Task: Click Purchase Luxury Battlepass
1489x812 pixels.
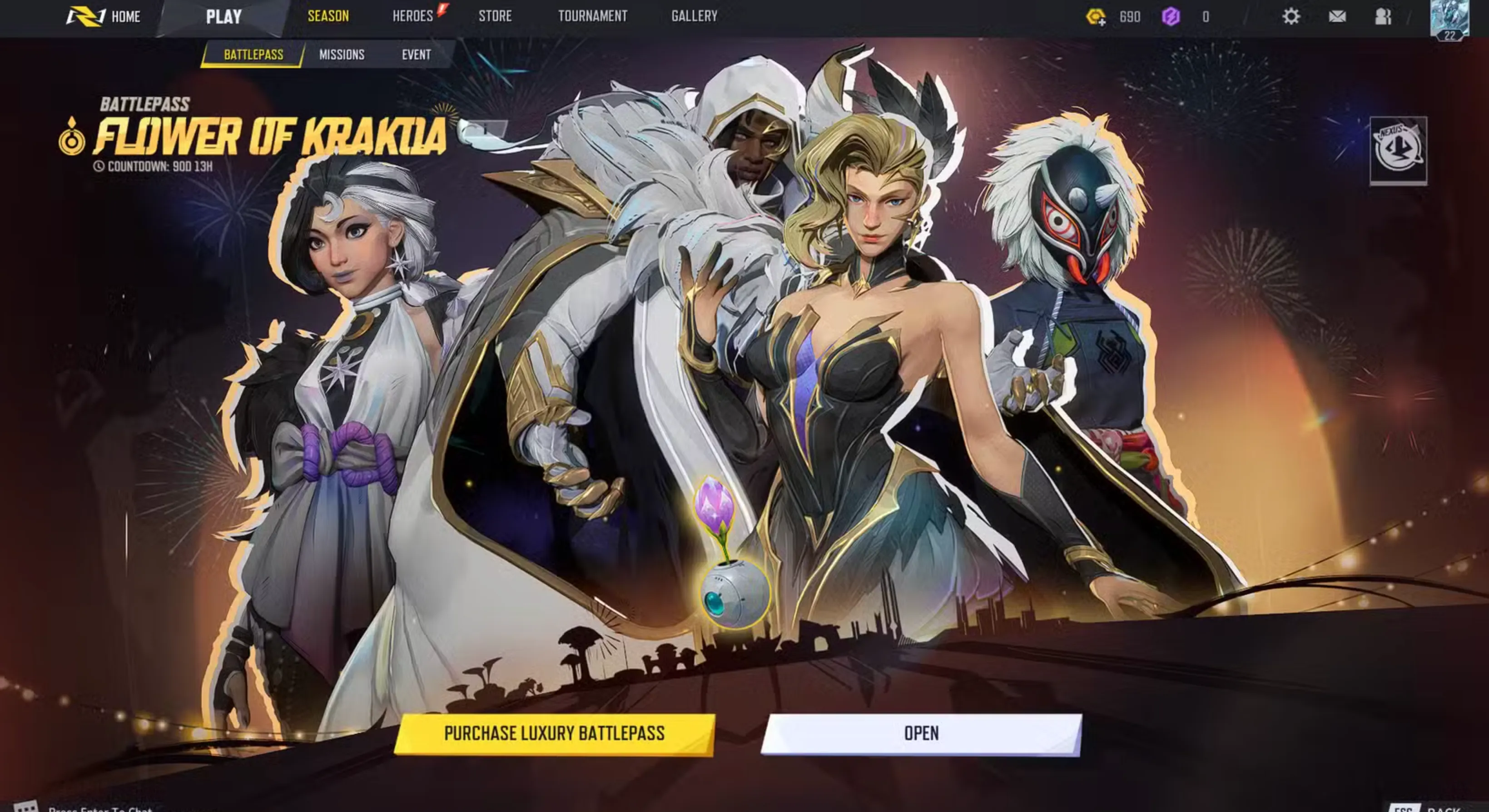Action: 555,733
